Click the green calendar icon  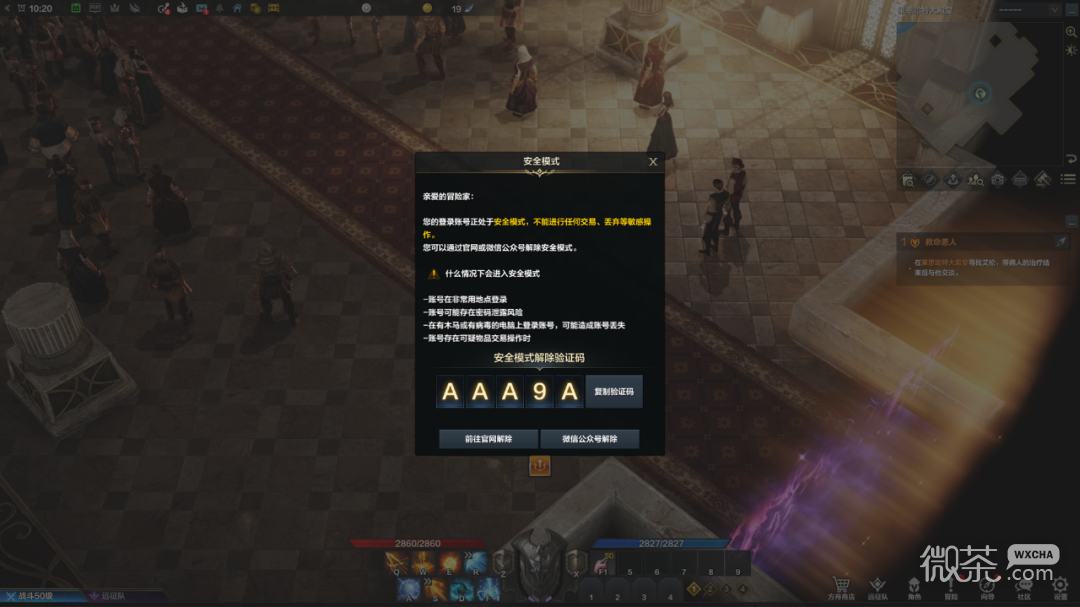76,8
